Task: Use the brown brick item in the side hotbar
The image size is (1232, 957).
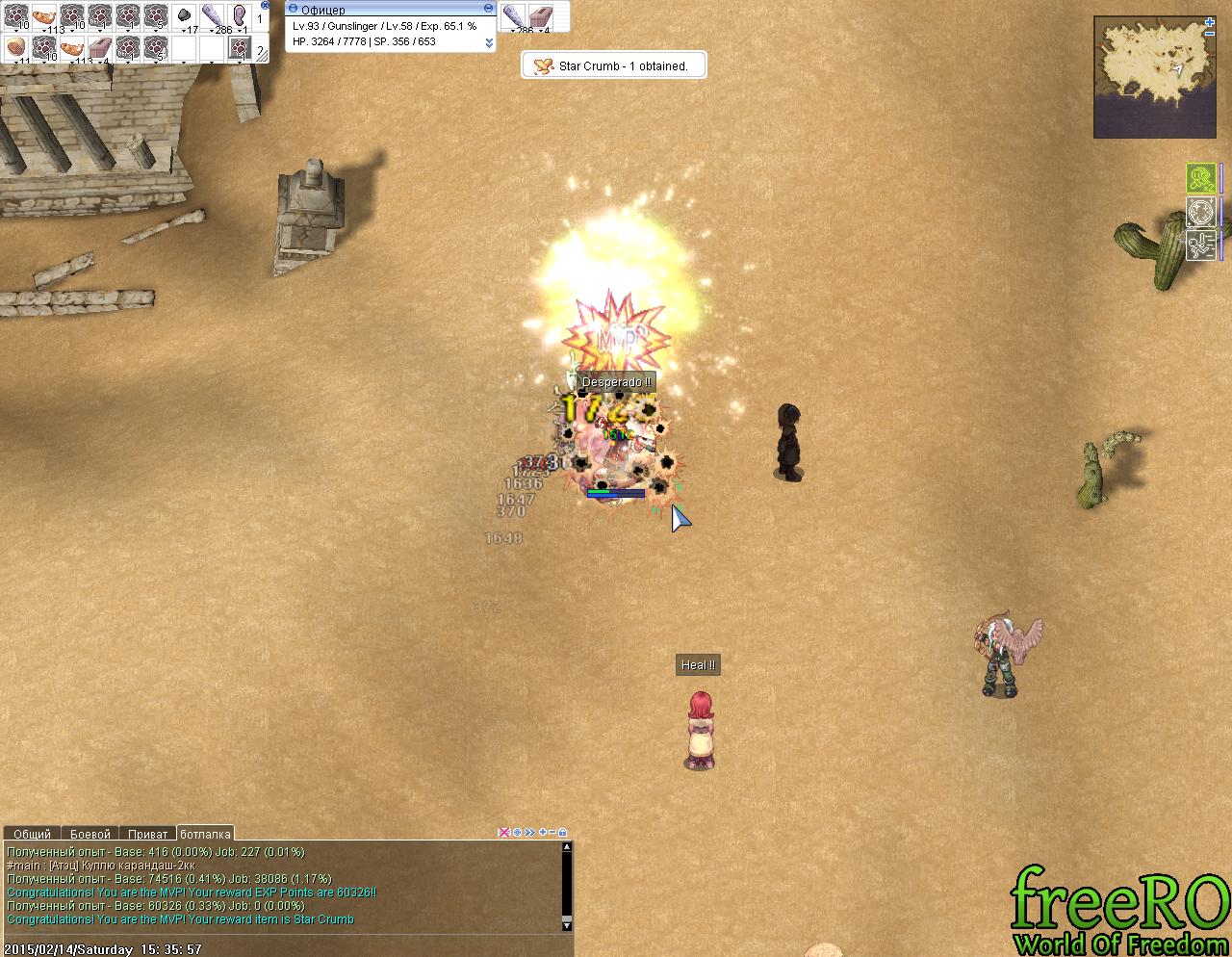Action: [542, 15]
